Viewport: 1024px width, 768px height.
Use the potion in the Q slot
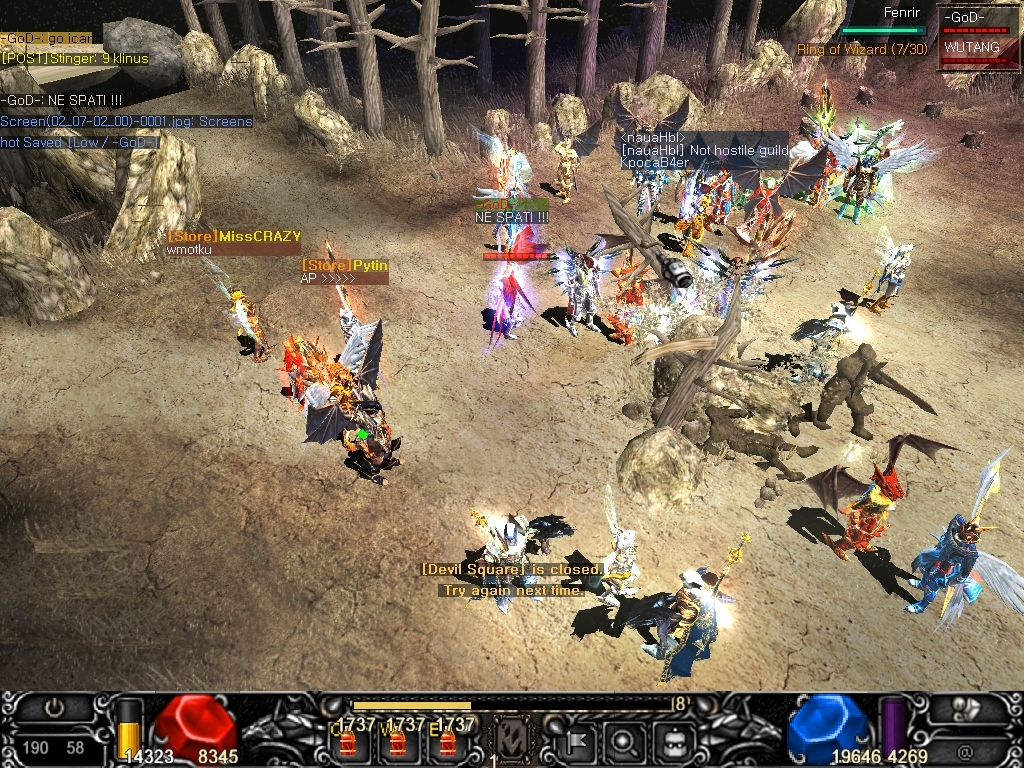click(348, 744)
